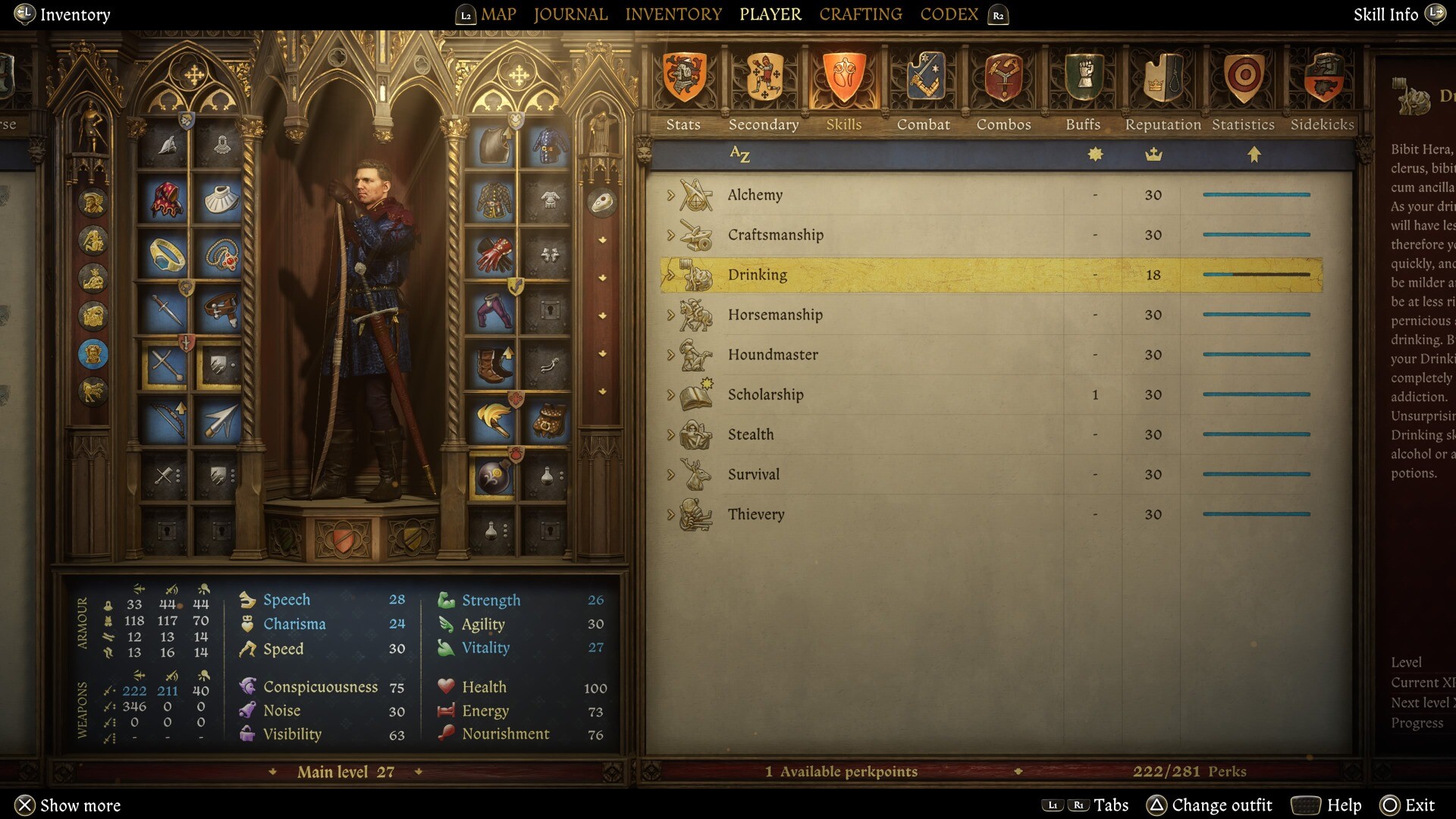This screenshot has width=1456, height=819.
Task: Open the CODEX menu
Action: click(x=949, y=14)
